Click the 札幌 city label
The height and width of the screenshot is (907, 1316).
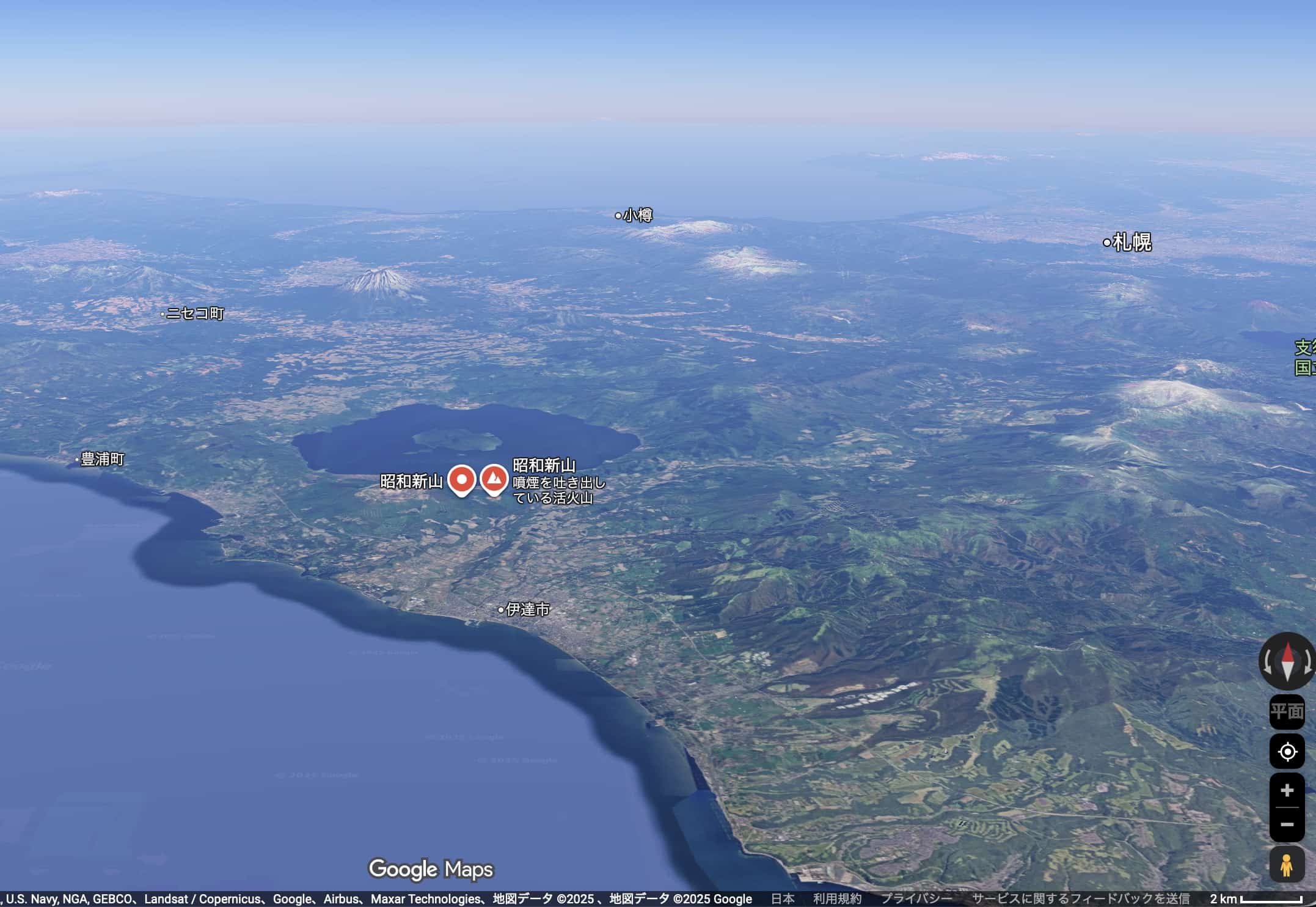(1131, 243)
